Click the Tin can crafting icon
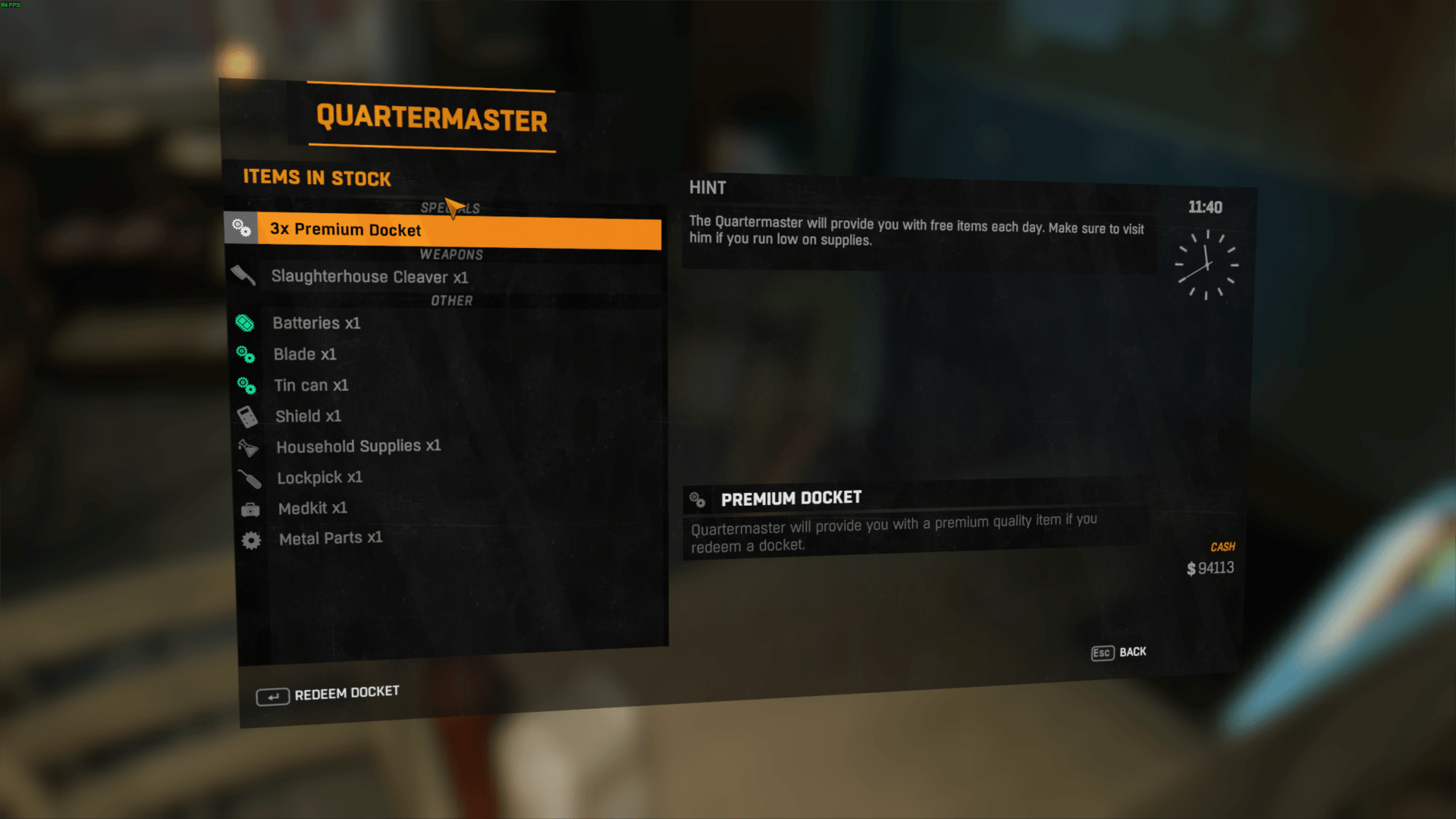 tap(246, 385)
